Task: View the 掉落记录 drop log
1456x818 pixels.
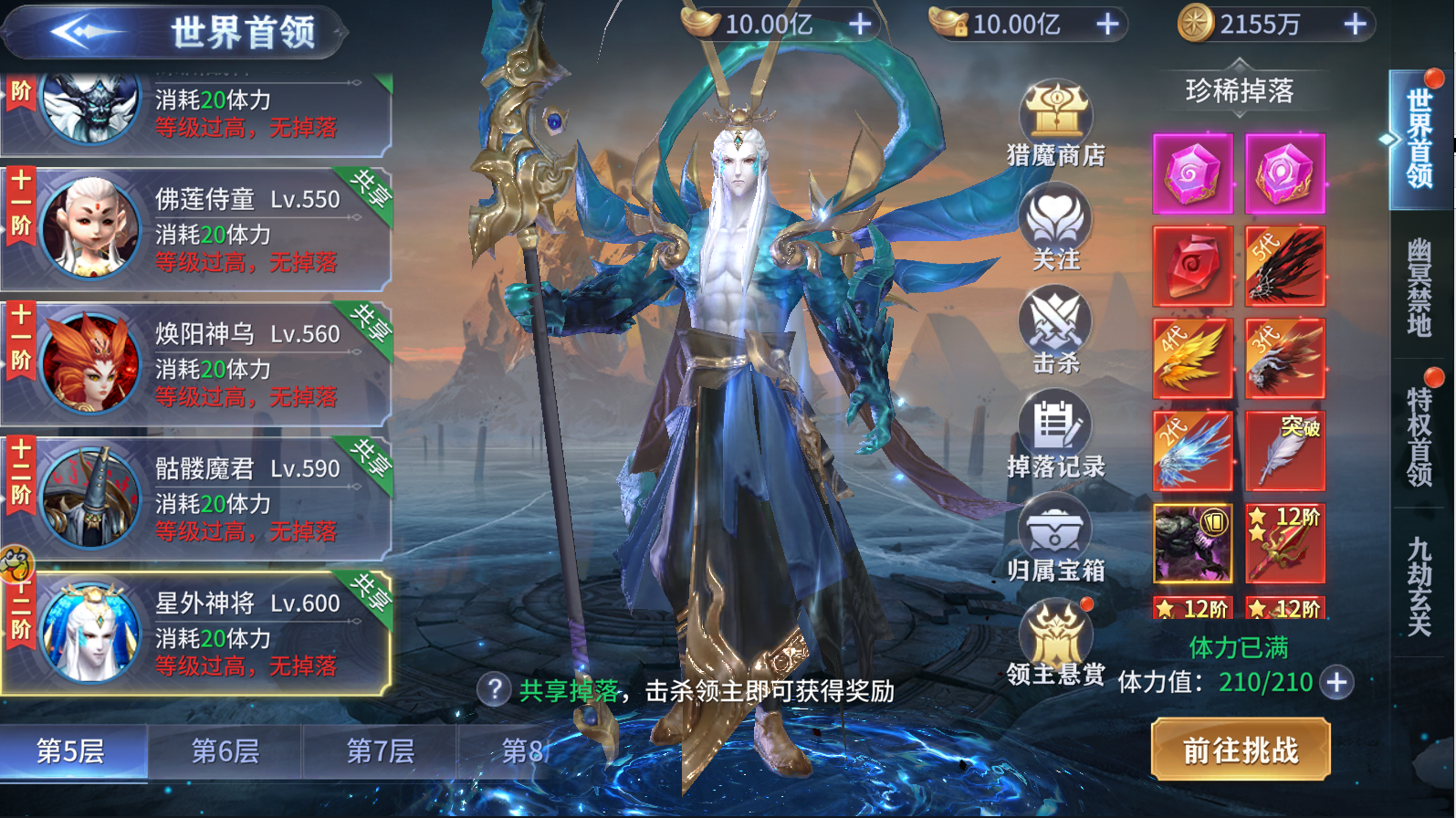Action: tap(1056, 435)
